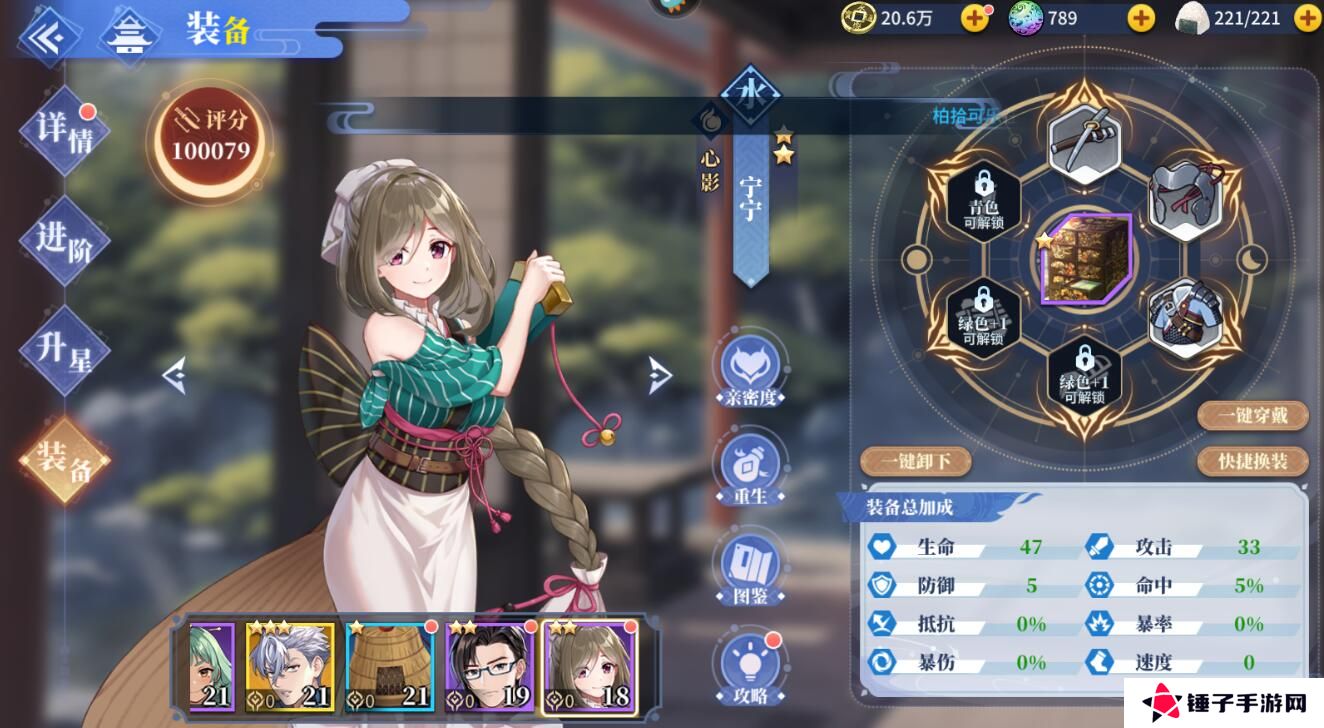Viewport: 1324px width, 728px height.
Task: Open the 详情 details tab
Action: coord(64,132)
